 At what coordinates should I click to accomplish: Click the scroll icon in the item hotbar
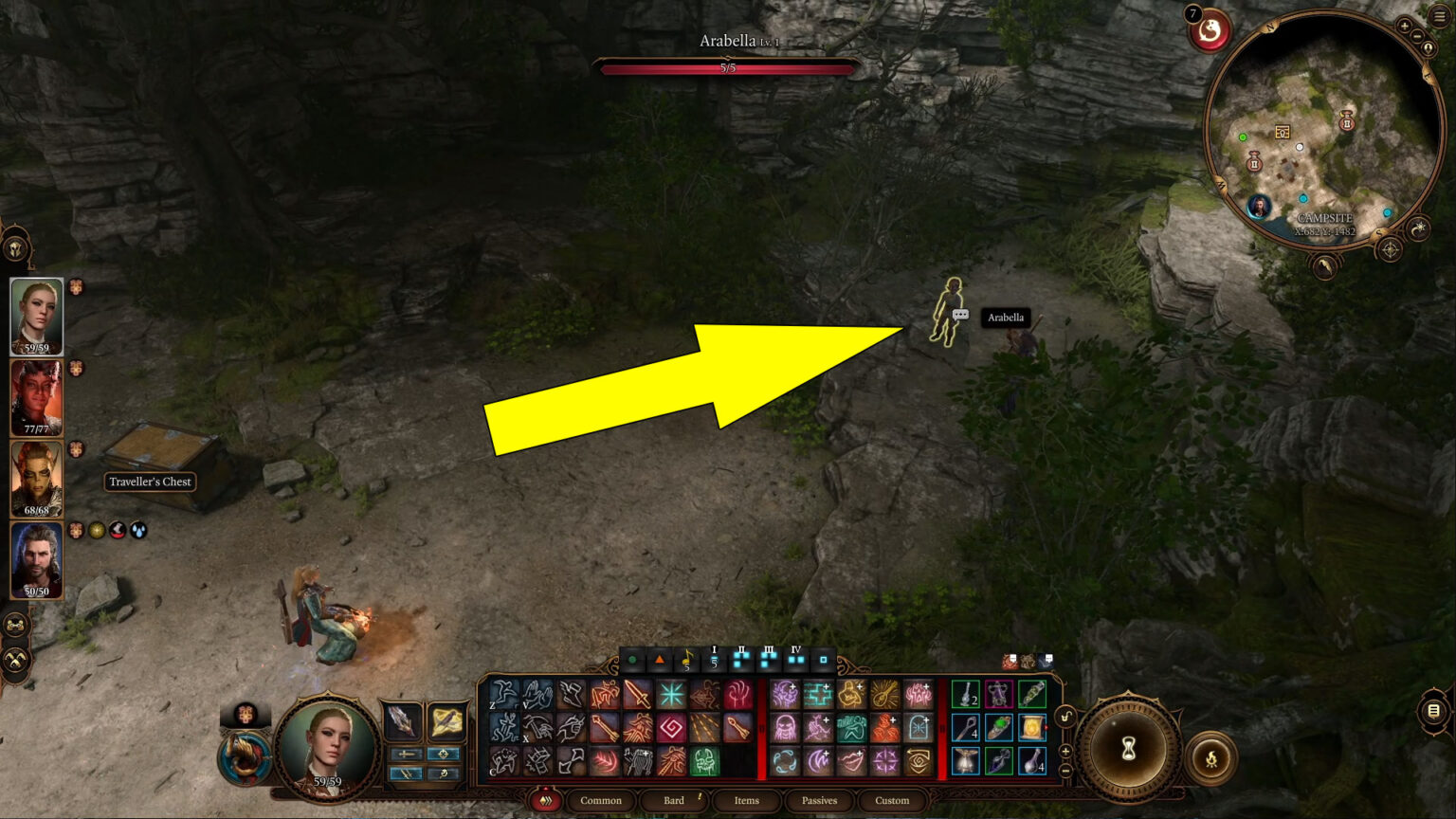coord(1031,726)
